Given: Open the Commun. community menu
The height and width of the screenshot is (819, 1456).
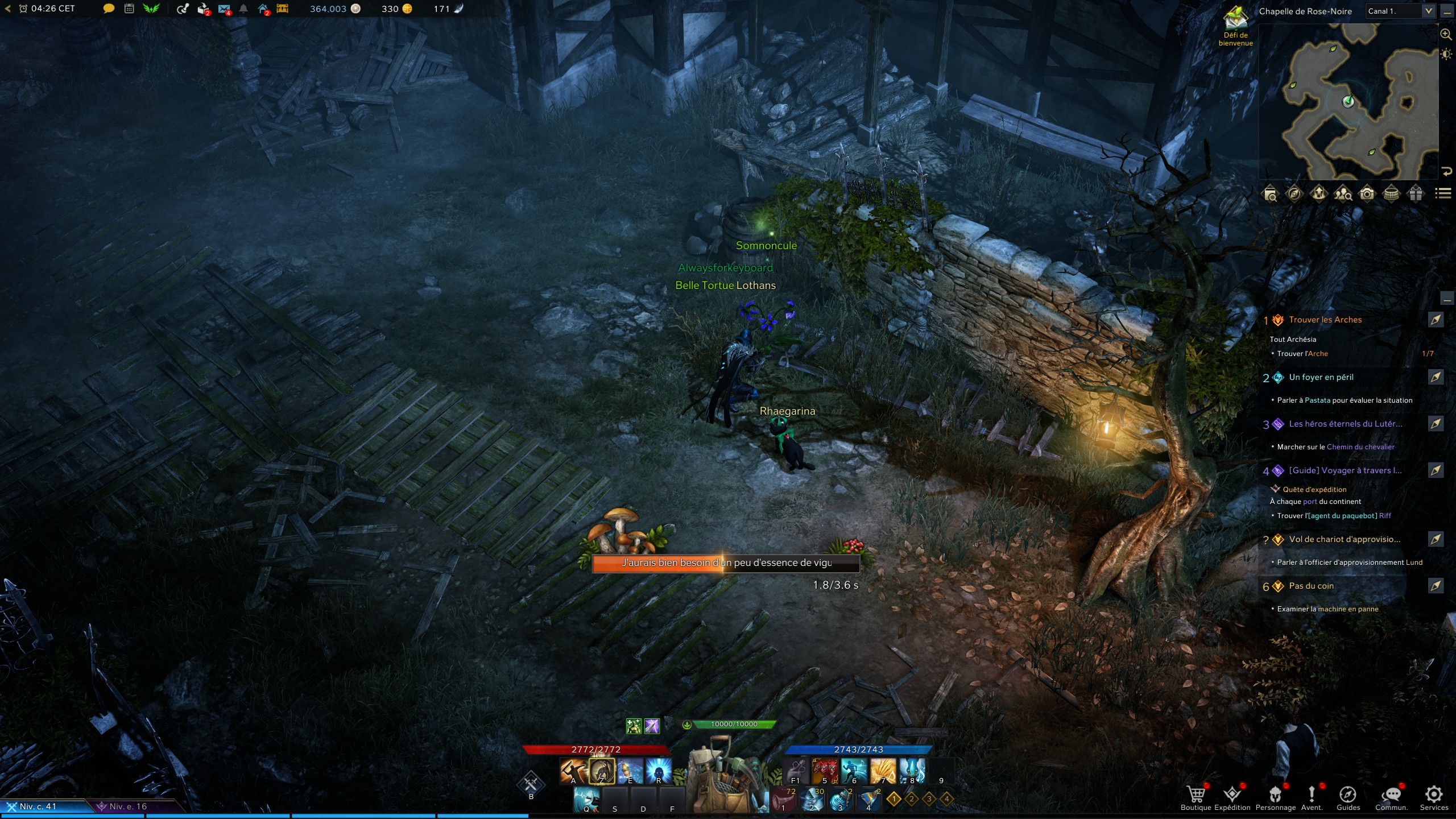Looking at the screenshot, I should 1391,795.
